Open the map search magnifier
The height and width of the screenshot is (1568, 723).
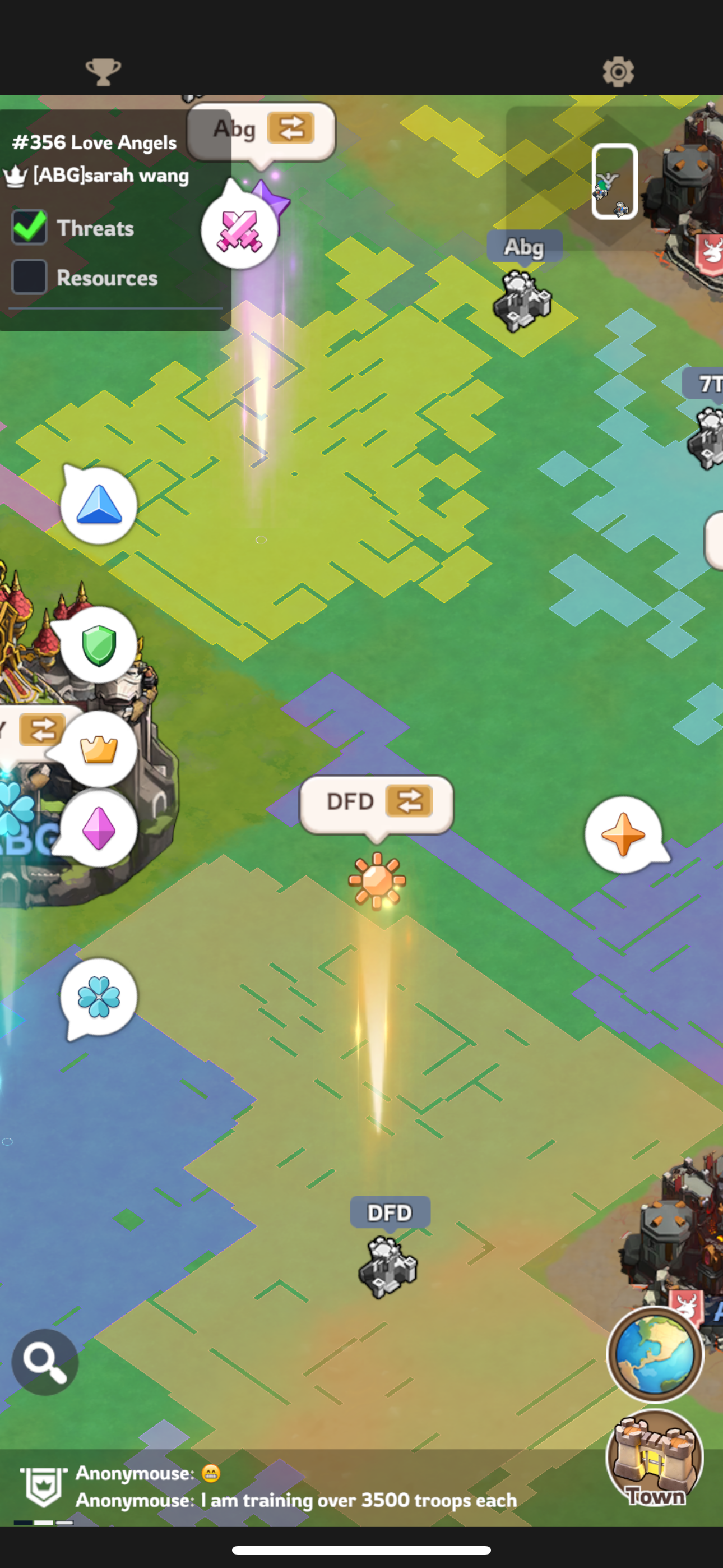[44, 1361]
